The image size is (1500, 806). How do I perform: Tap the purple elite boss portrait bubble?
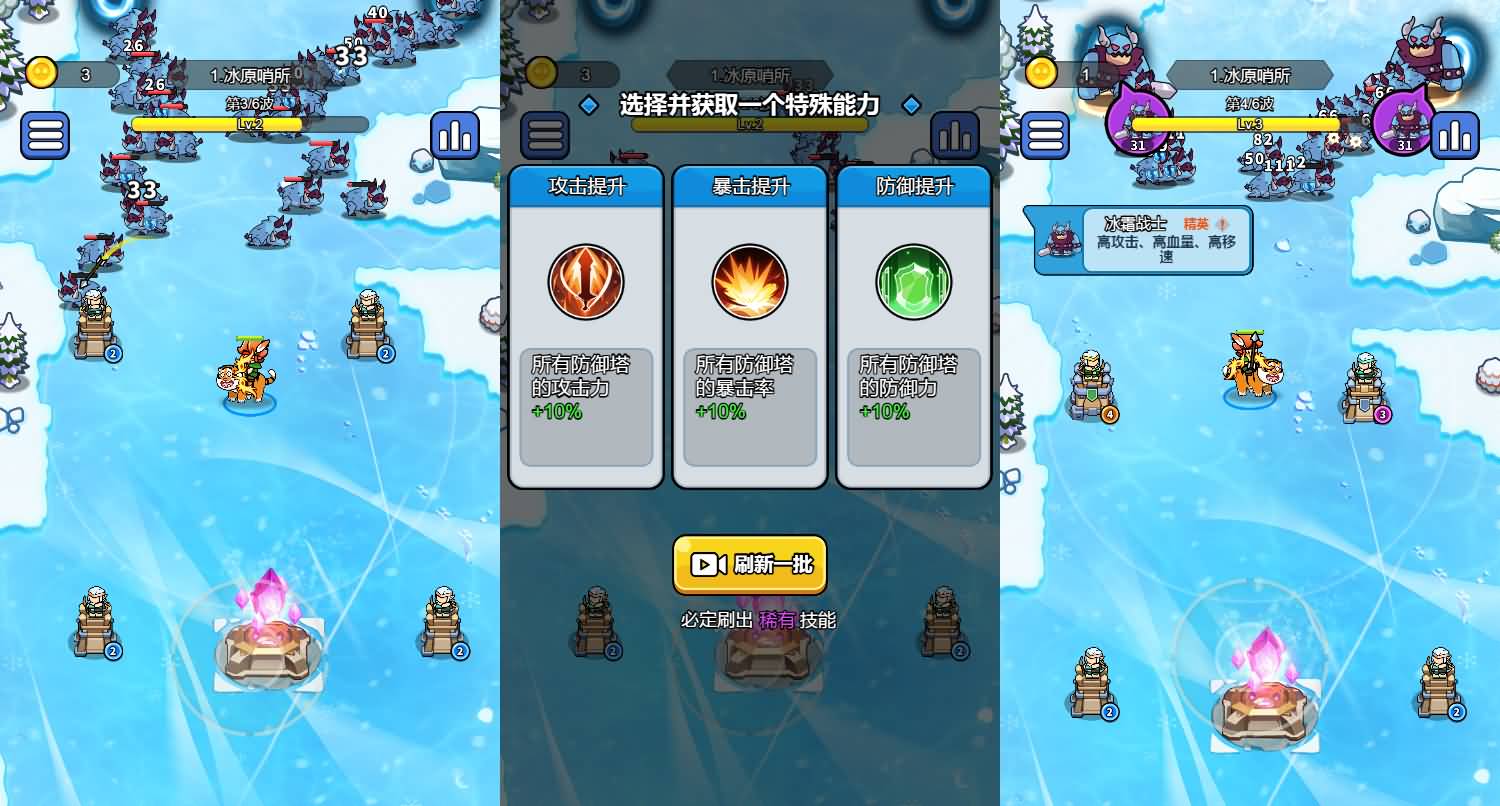pyautogui.click(x=1139, y=115)
